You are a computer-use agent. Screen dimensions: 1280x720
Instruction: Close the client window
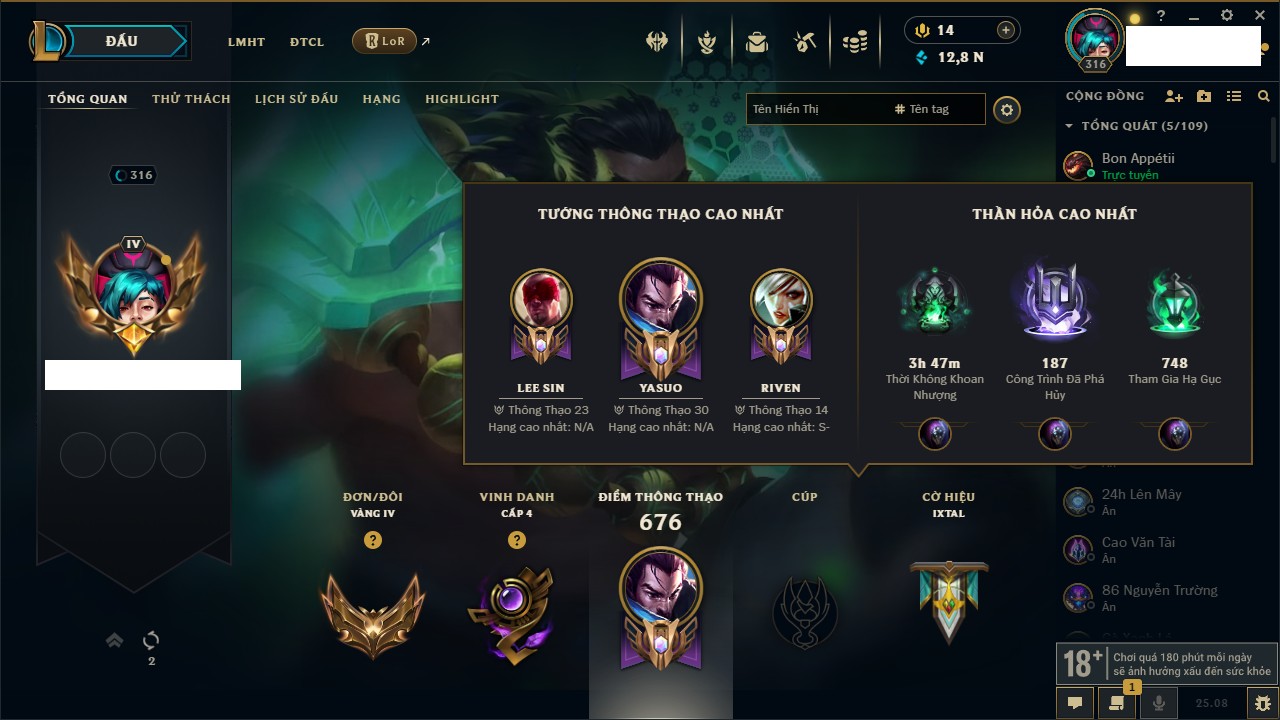[1257, 16]
